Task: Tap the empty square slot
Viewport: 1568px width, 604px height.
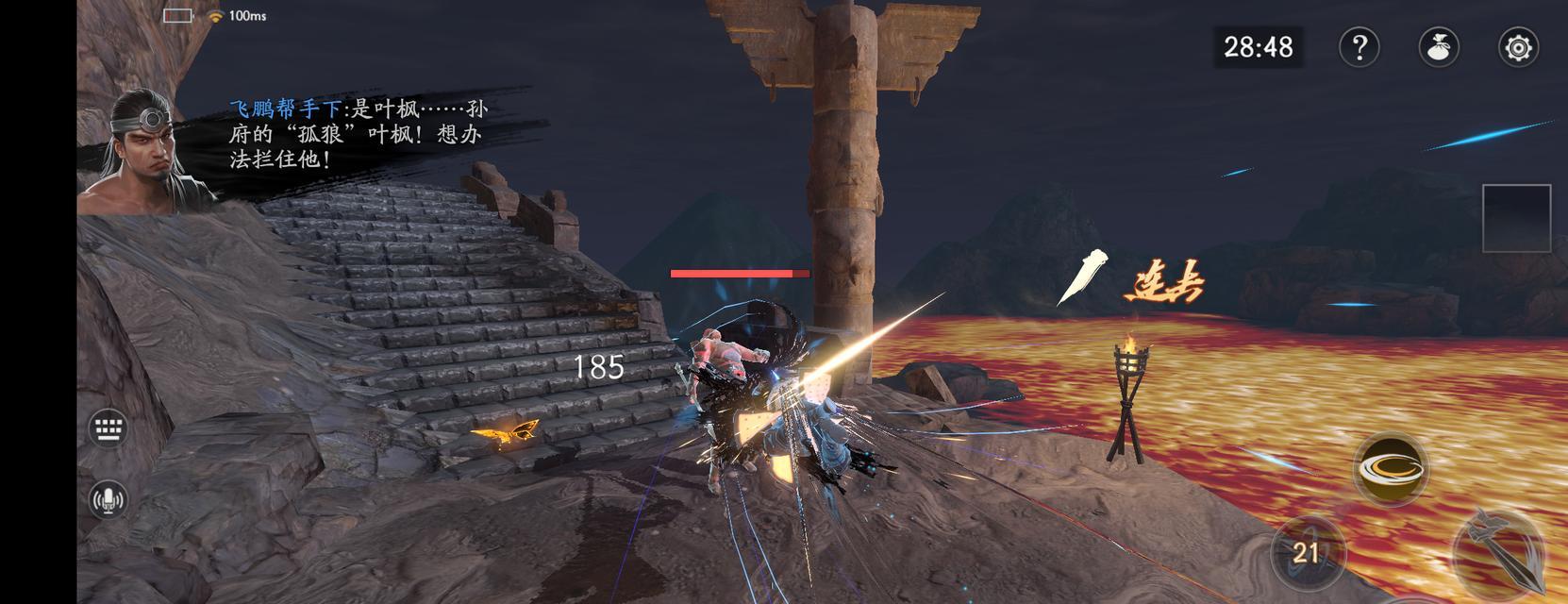Action: point(1516,218)
